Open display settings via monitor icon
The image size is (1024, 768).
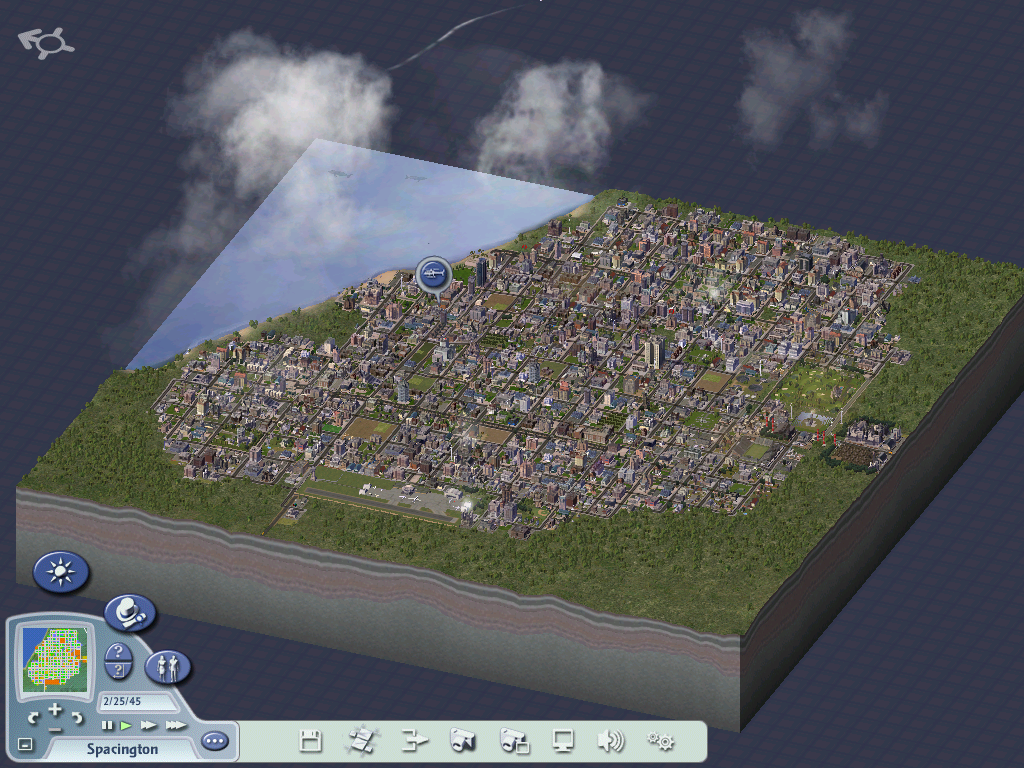(563, 741)
